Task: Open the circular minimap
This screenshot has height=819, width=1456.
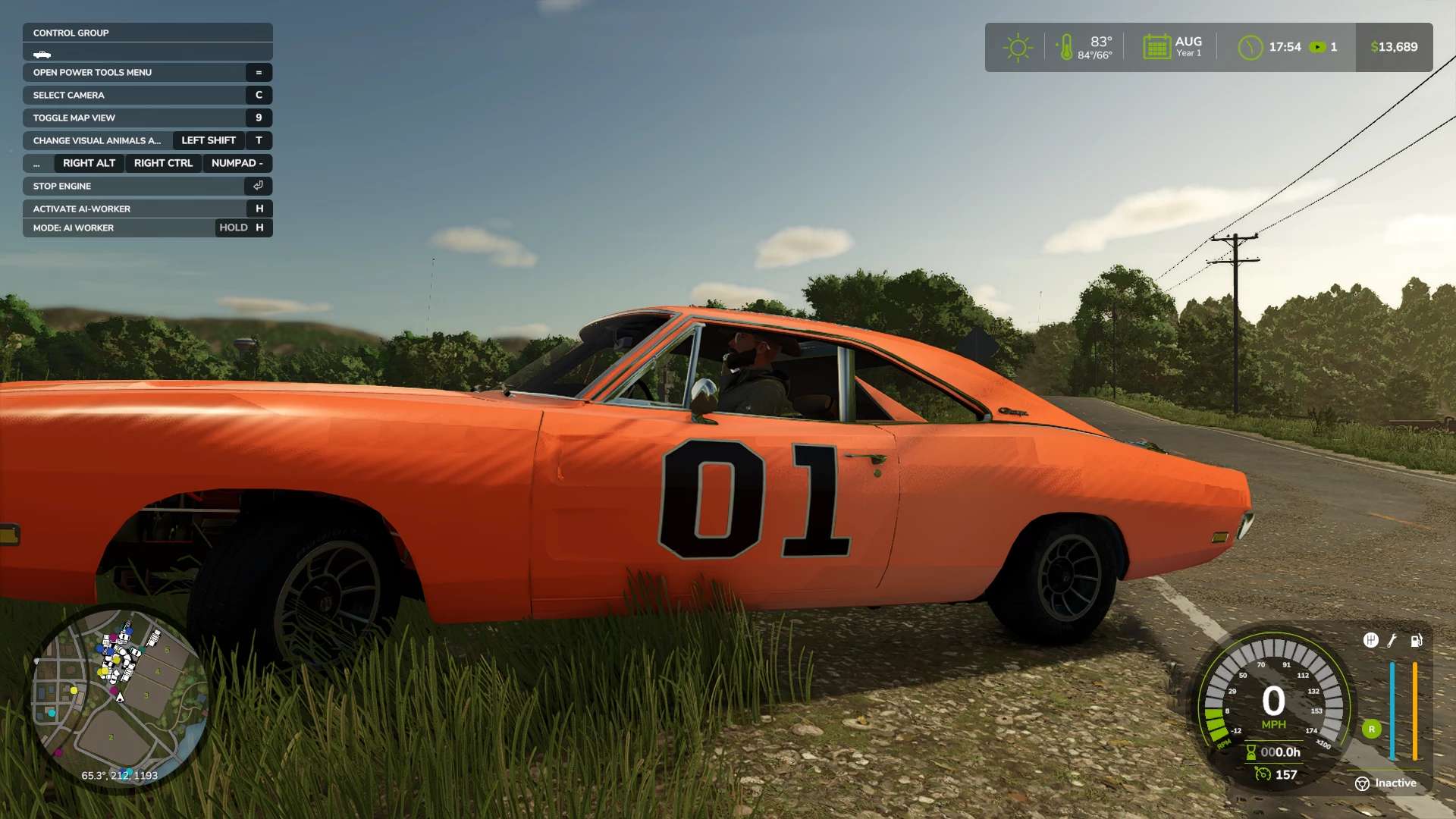Action: pyautogui.click(x=119, y=696)
